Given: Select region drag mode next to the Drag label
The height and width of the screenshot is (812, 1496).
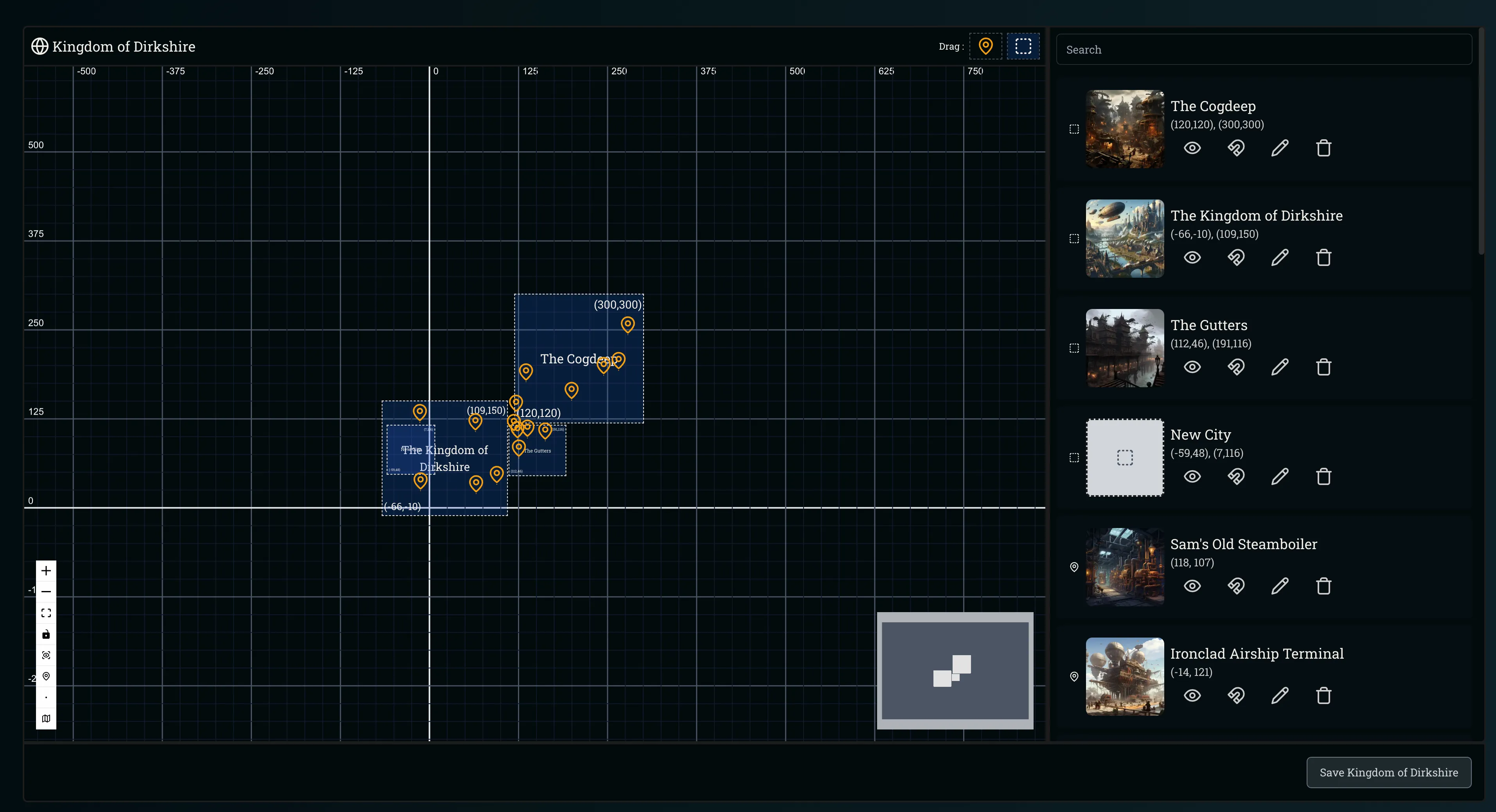Looking at the screenshot, I should pos(1023,46).
